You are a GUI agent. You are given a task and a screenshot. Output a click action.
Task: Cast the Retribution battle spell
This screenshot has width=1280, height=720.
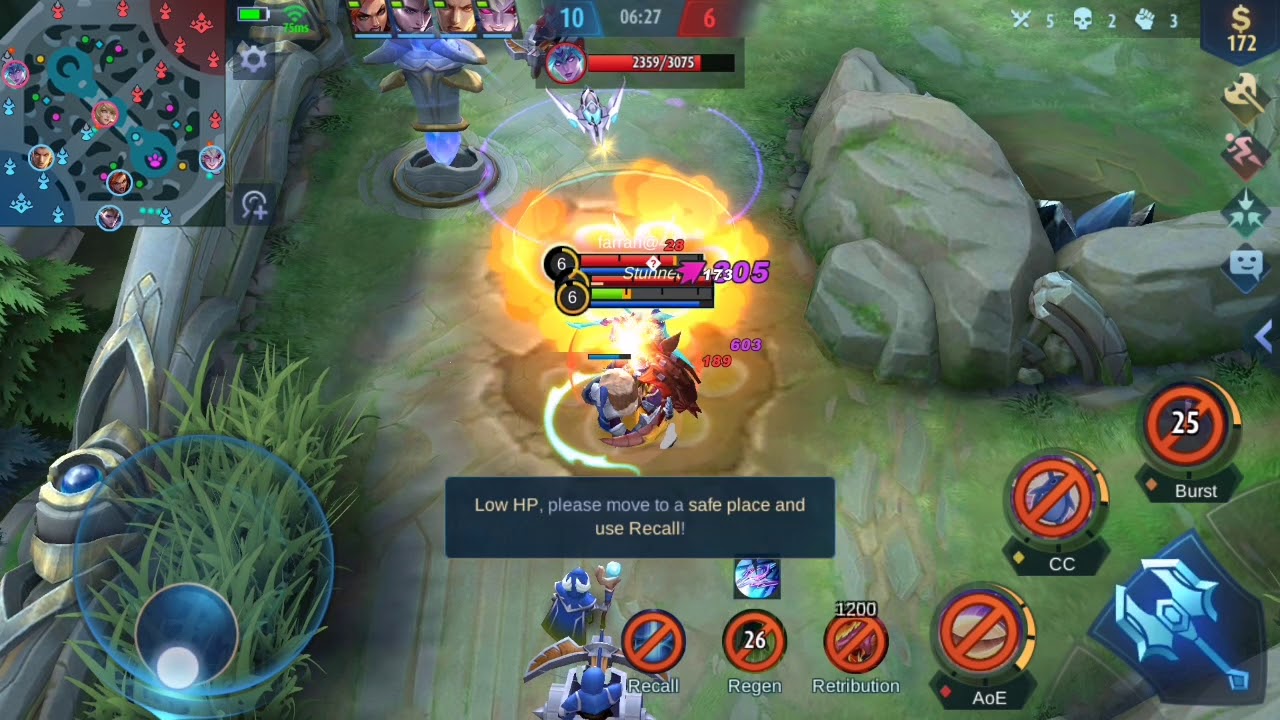point(855,642)
